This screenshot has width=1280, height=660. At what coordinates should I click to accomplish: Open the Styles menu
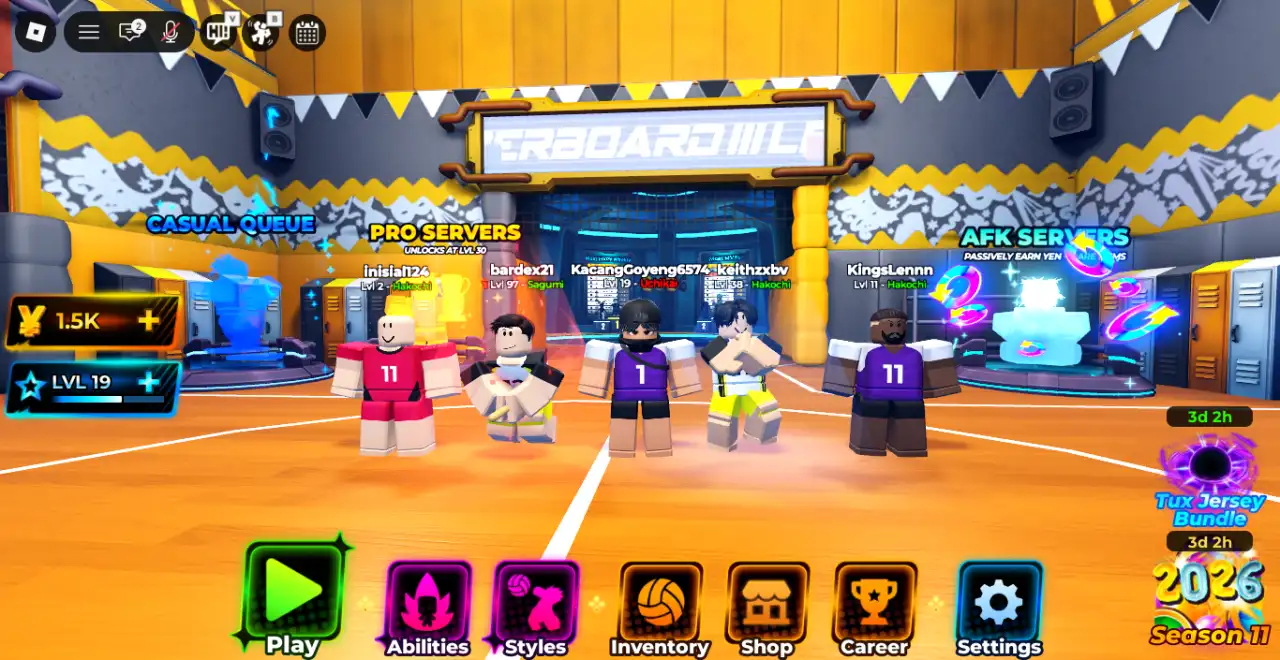coord(536,601)
